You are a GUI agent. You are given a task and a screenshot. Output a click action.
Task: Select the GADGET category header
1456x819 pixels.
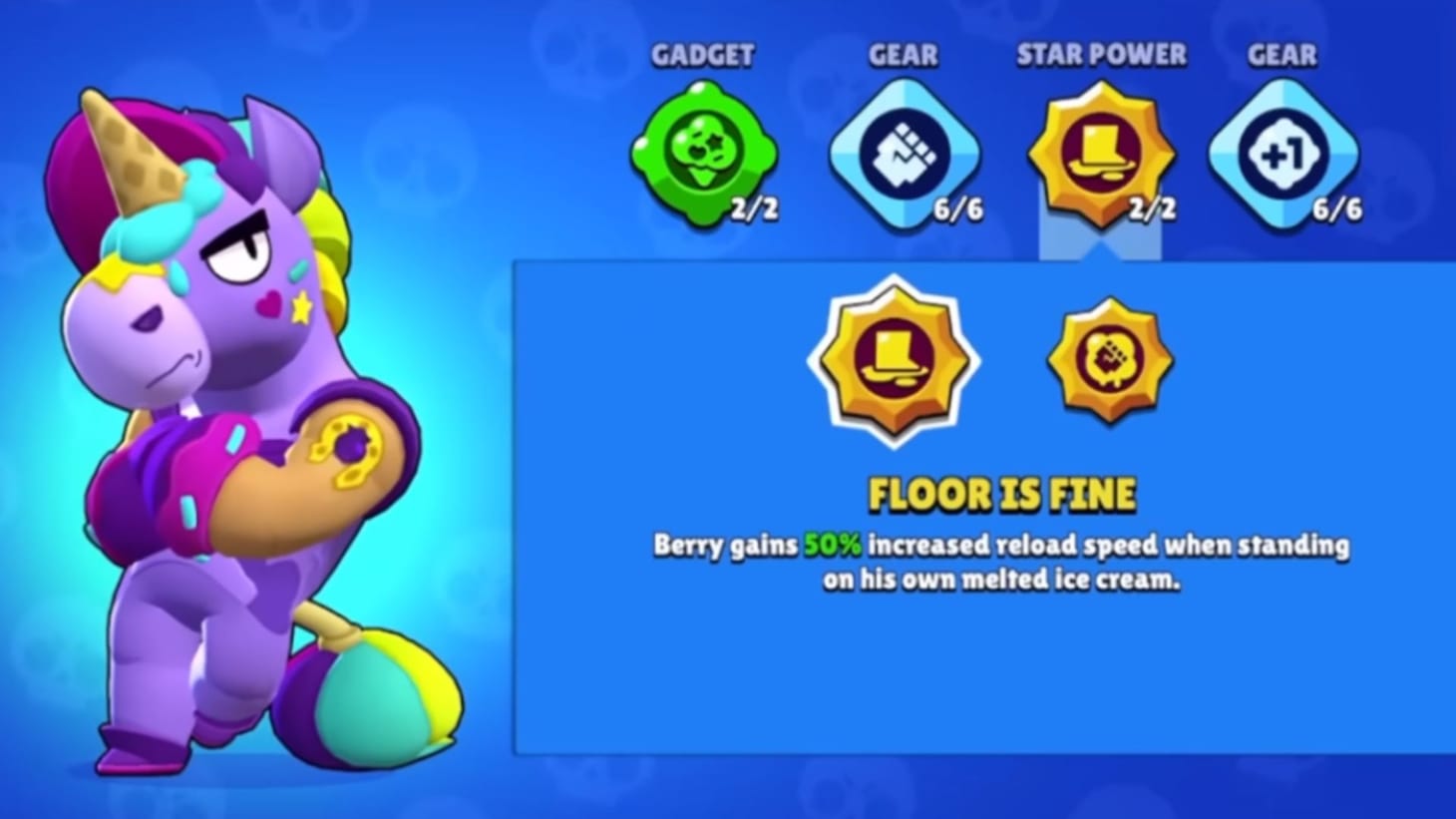(704, 56)
